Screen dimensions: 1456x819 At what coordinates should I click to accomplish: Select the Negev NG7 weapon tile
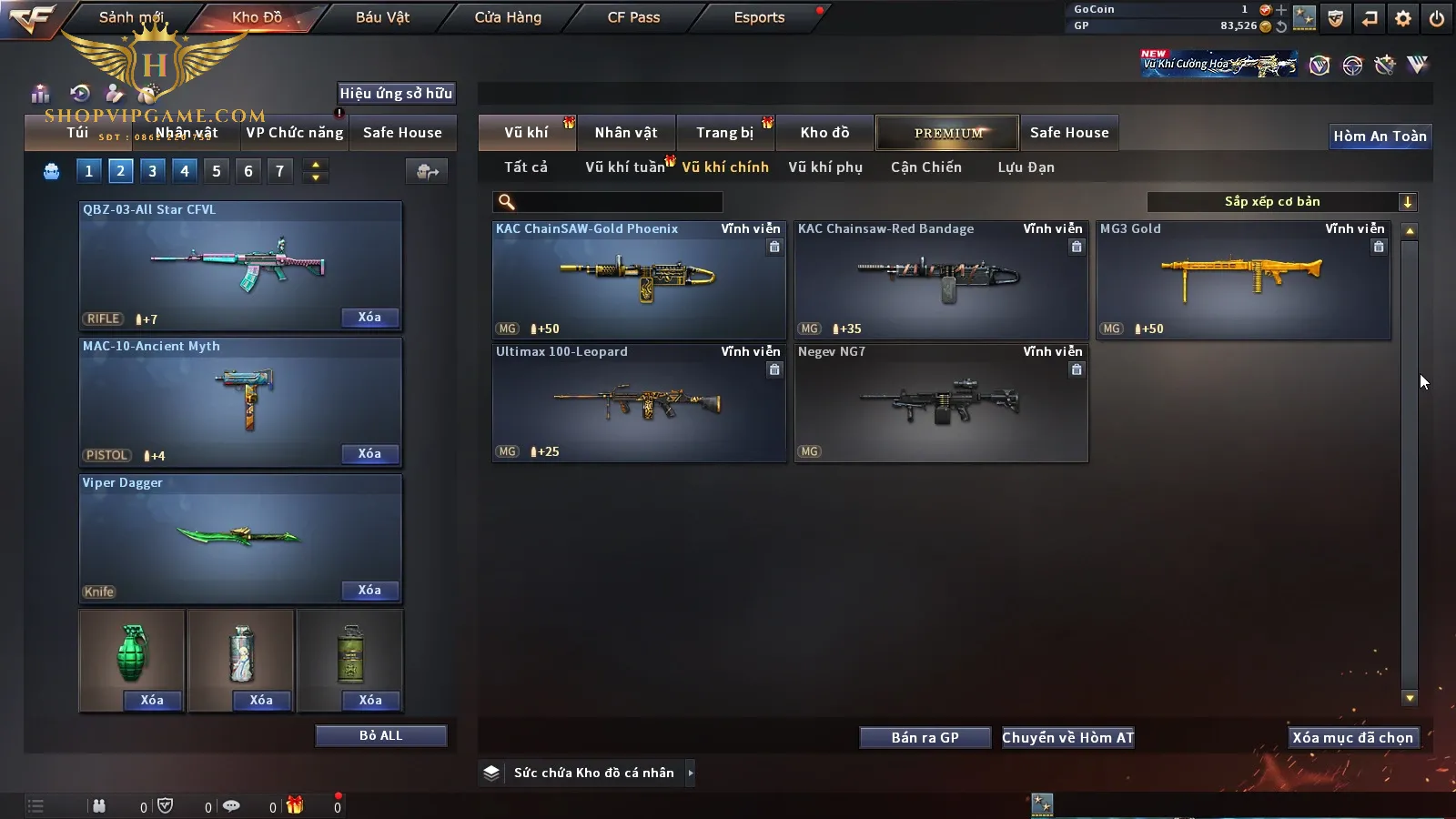tap(941, 403)
